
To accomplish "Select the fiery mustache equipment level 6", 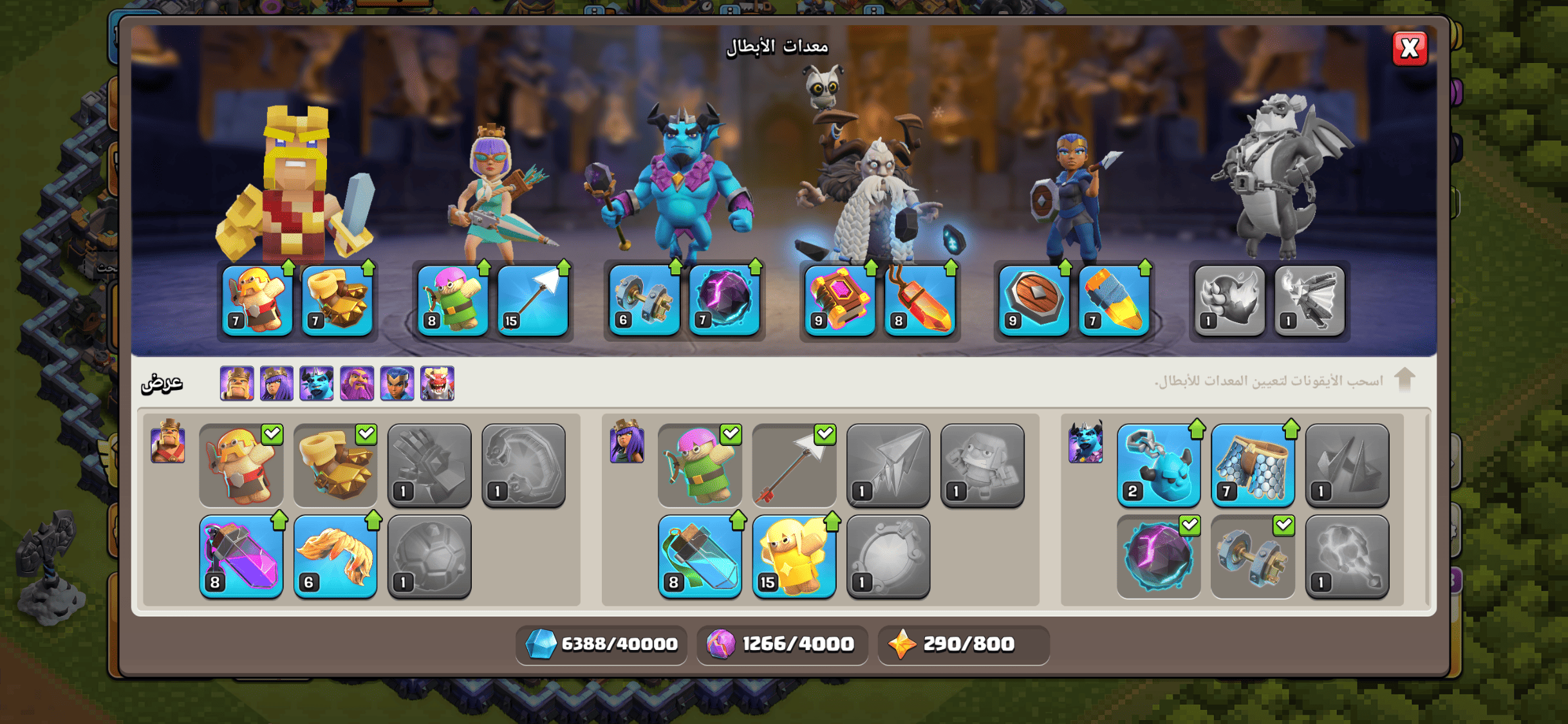I will click(x=335, y=557).
